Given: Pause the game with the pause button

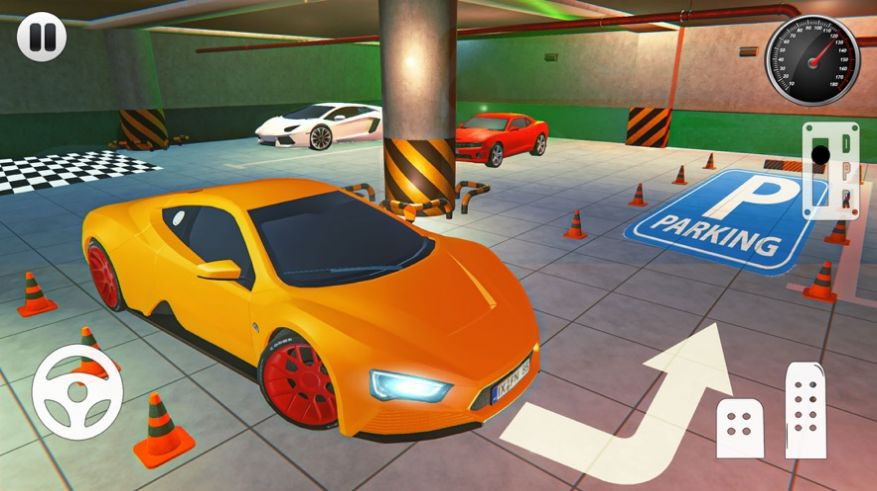Looking at the screenshot, I should click(40, 38).
